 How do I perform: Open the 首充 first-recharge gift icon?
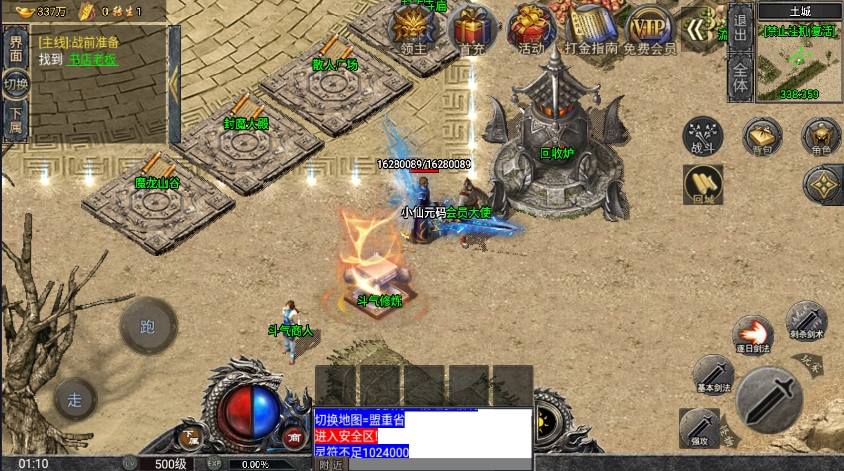point(471,28)
